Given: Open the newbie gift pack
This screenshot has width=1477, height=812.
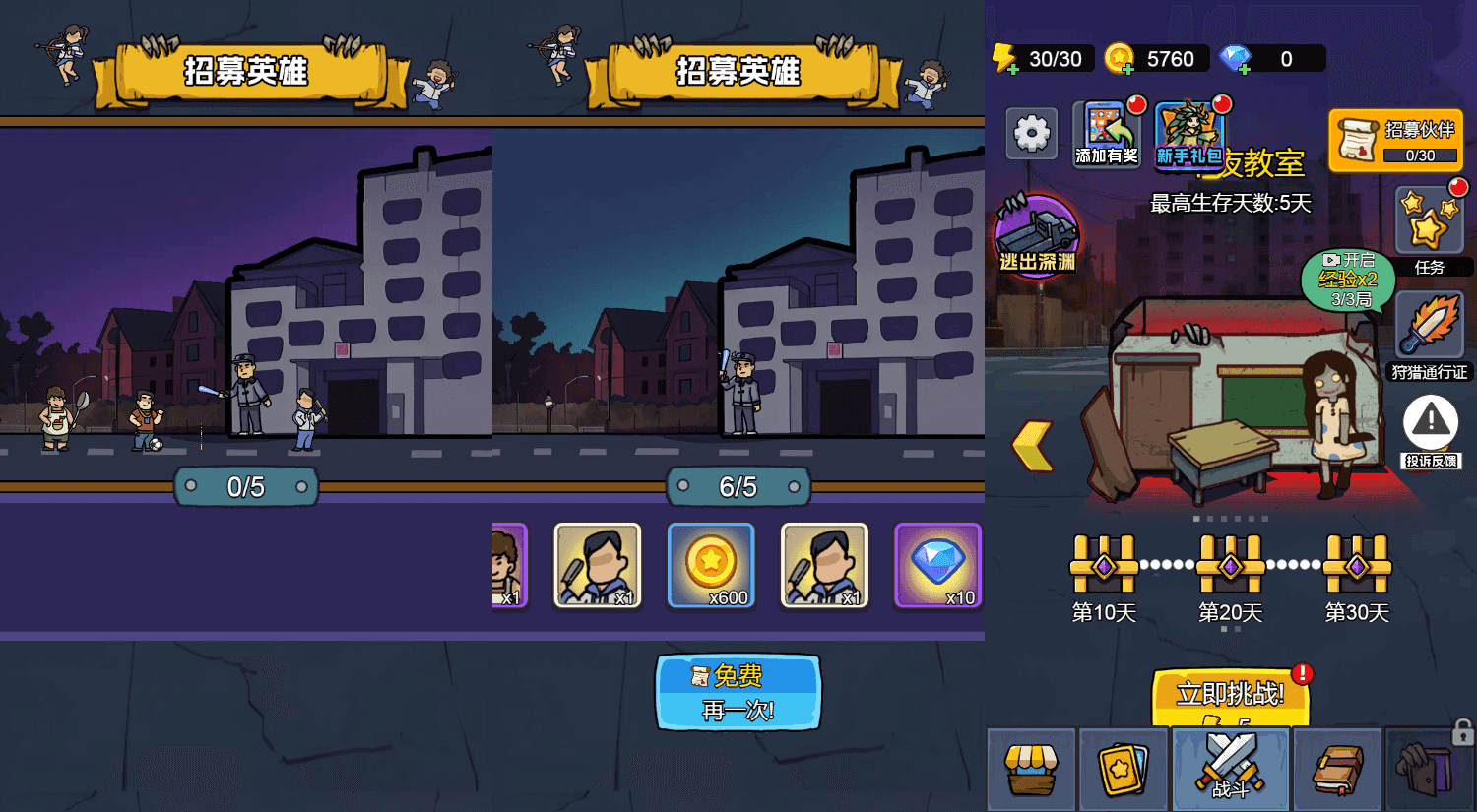Looking at the screenshot, I should pyautogui.click(x=1188, y=135).
